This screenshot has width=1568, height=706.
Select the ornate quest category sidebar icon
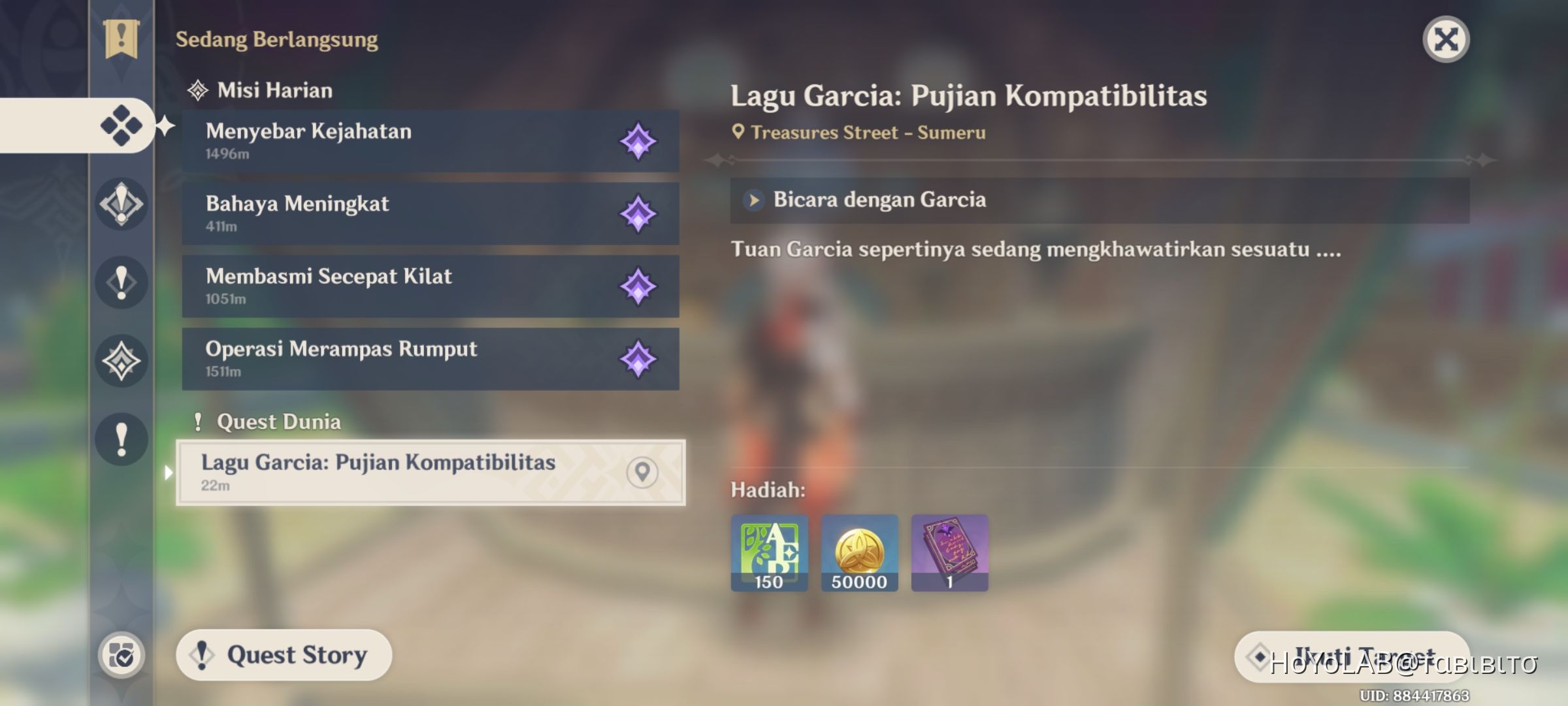tap(122, 361)
